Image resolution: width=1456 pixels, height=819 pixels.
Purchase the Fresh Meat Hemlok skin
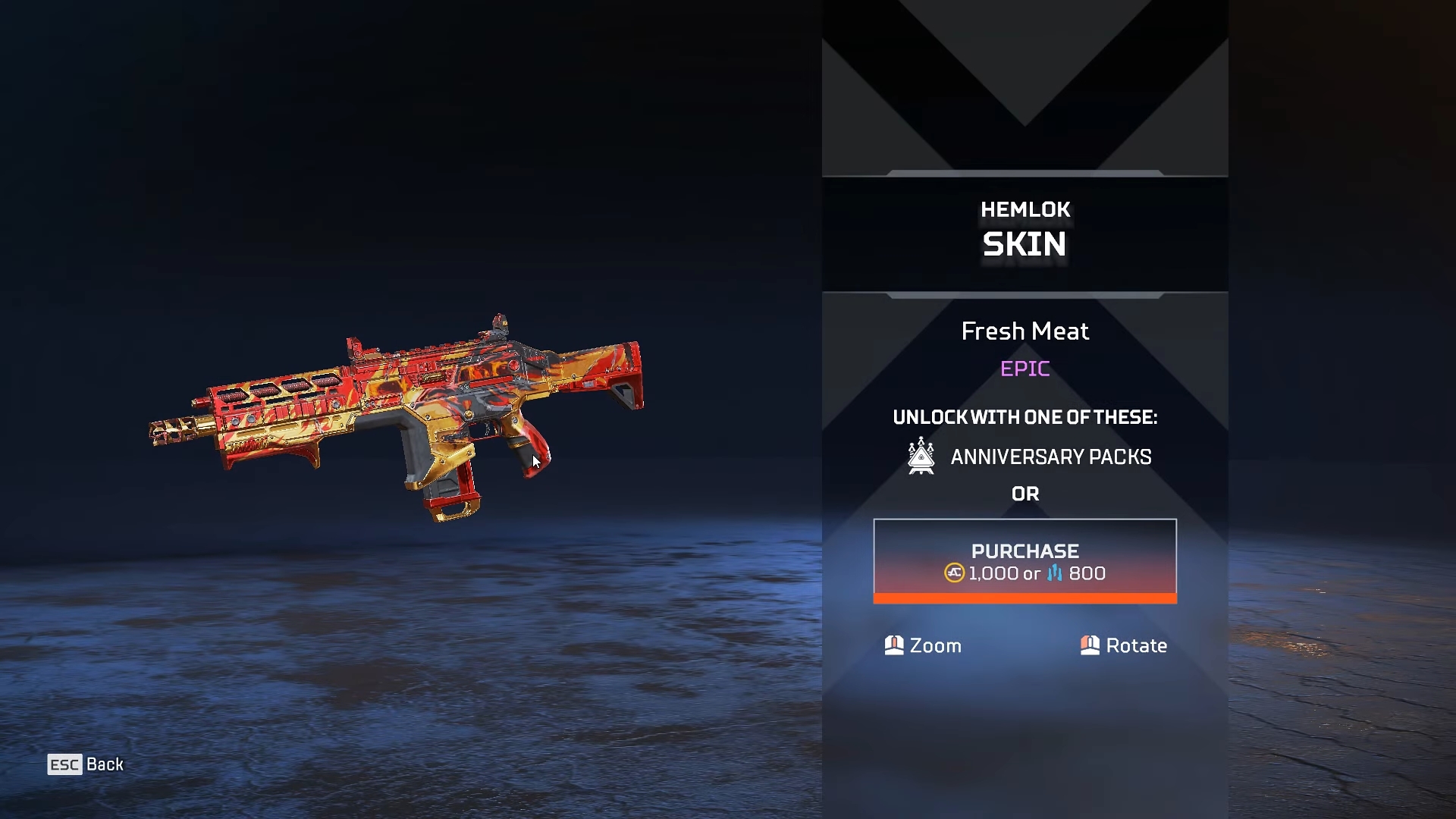coord(1025,561)
